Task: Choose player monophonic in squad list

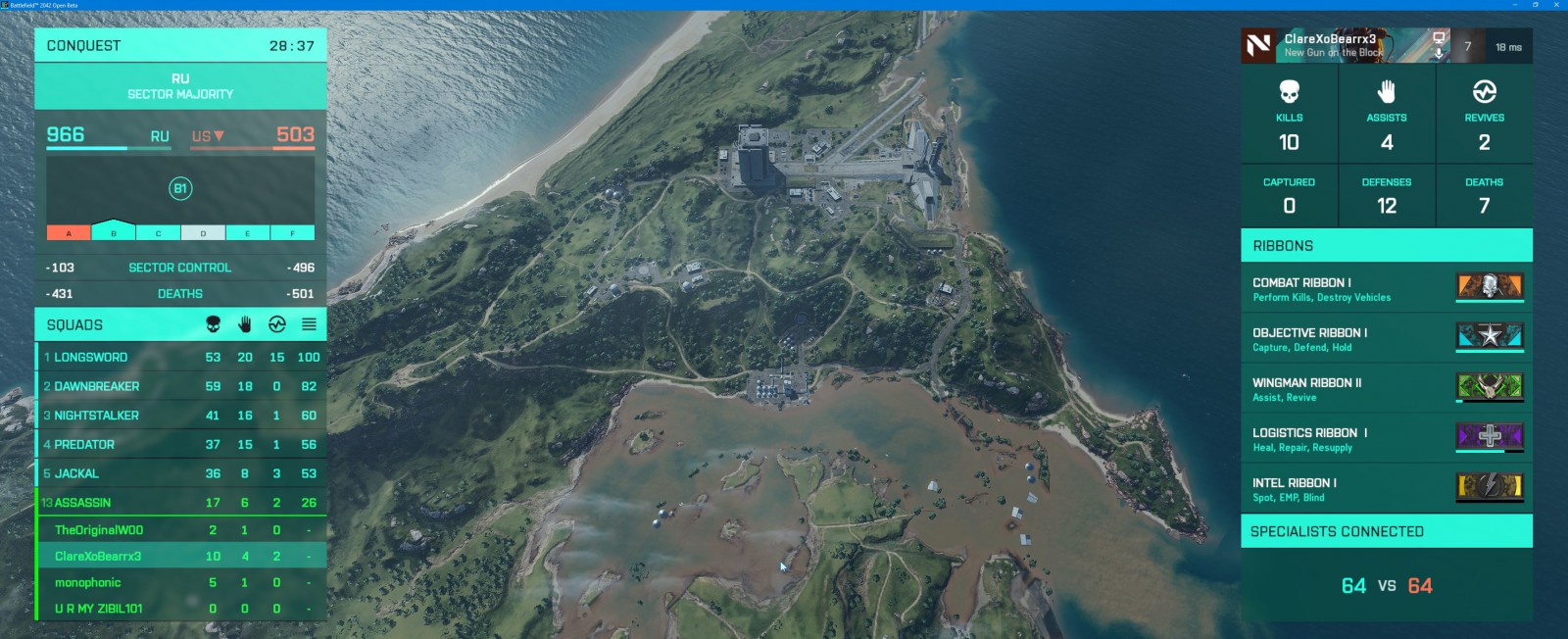Action: 180,583
